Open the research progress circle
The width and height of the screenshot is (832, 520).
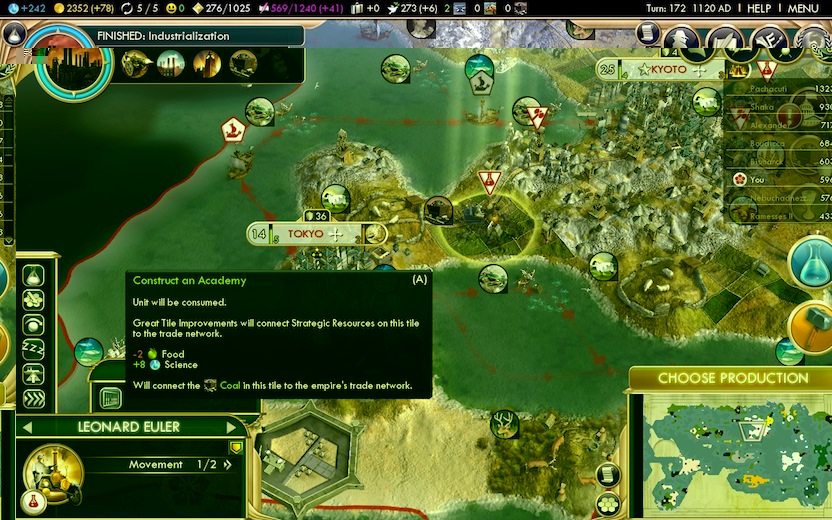(x=67, y=62)
